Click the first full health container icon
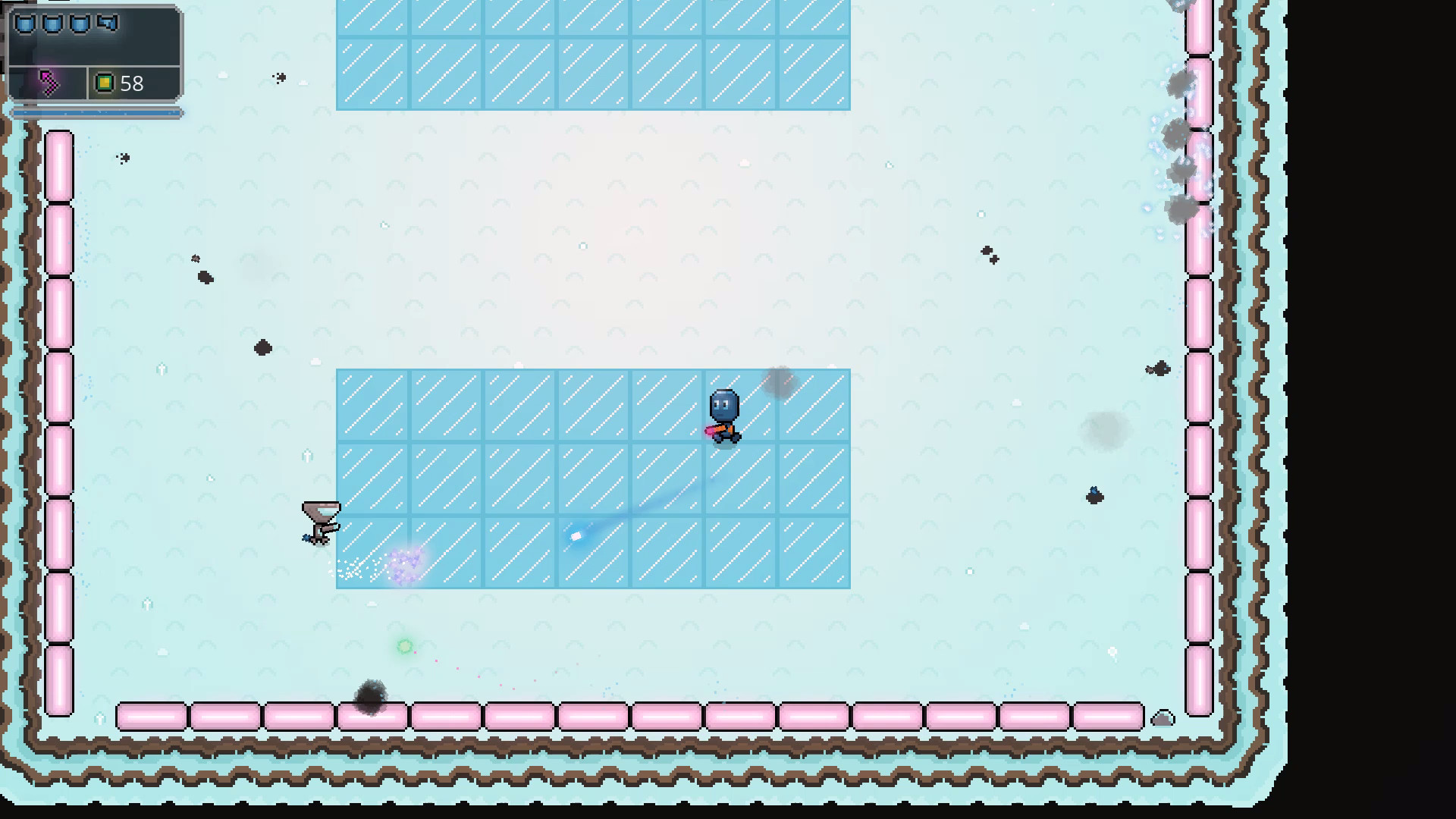This screenshot has height=819, width=1456. pyautogui.click(x=25, y=24)
